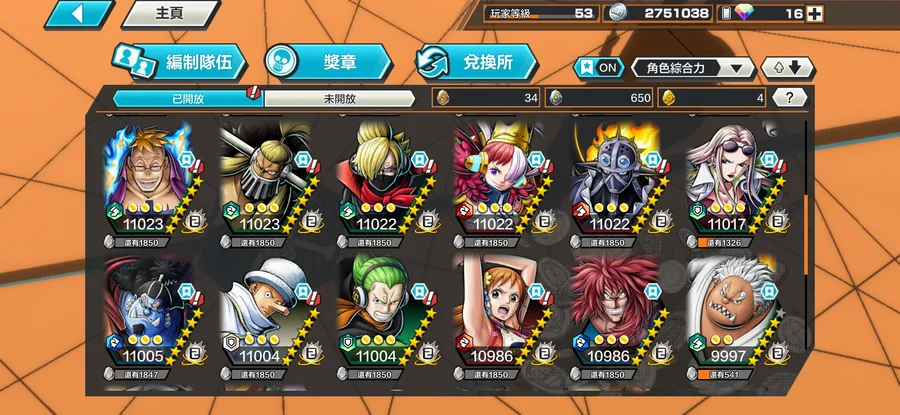Open the 角色綜合力 sort dropdown
Image resolution: width=900 pixels, height=415 pixels.
tap(693, 68)
